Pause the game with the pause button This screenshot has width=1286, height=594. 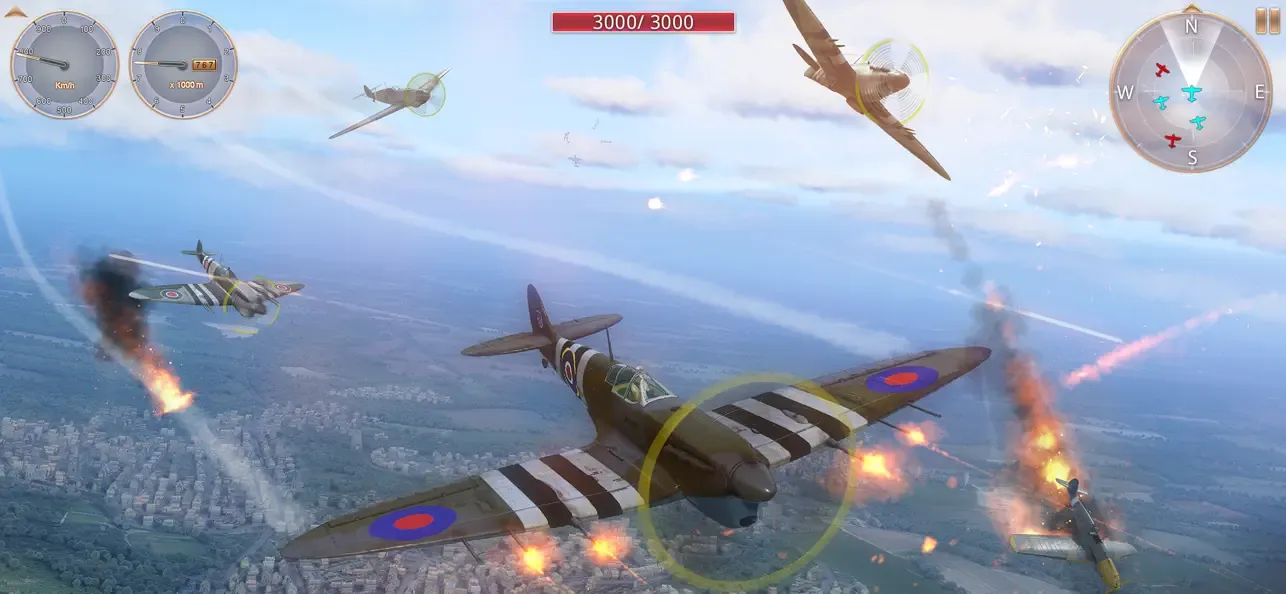pos(1267,21)
